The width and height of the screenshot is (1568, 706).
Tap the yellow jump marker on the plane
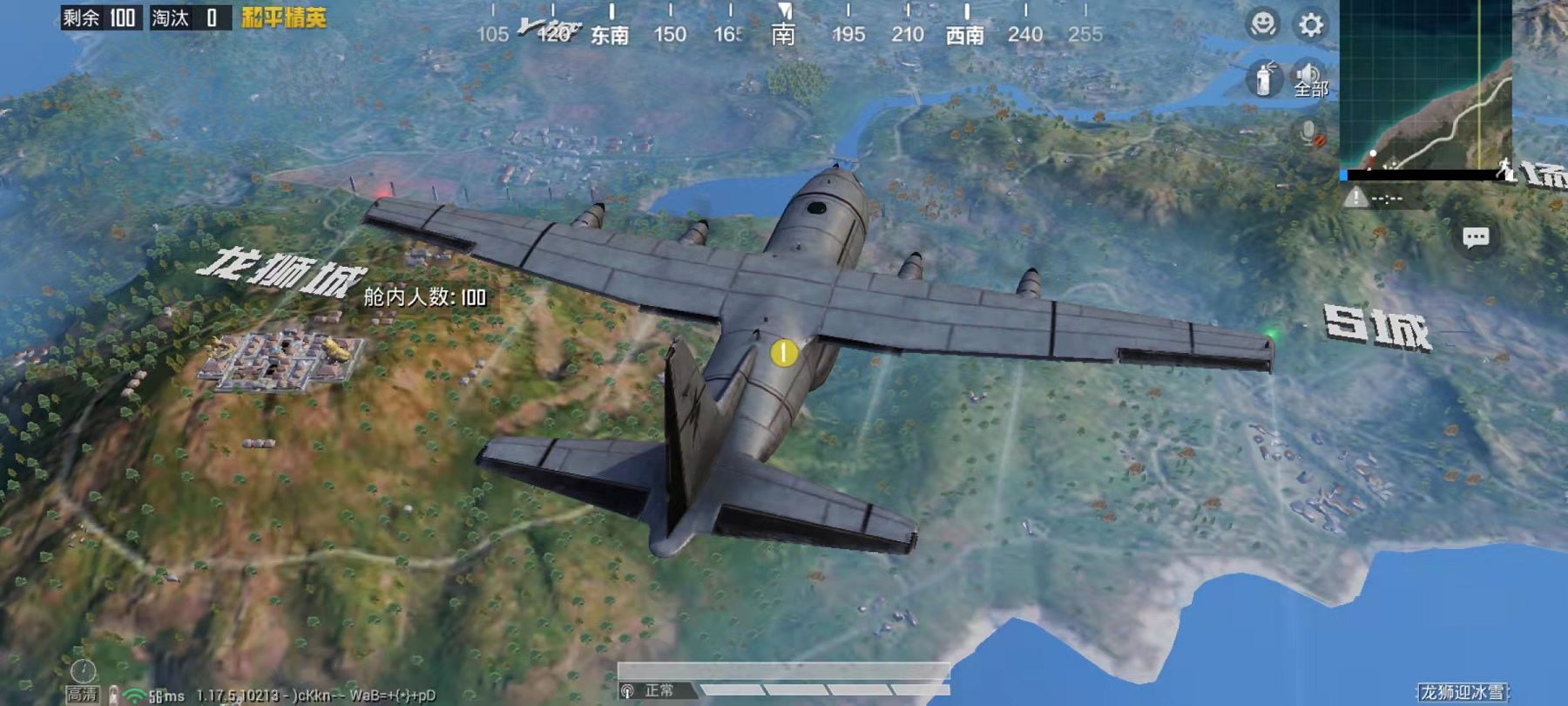[783, 352]
